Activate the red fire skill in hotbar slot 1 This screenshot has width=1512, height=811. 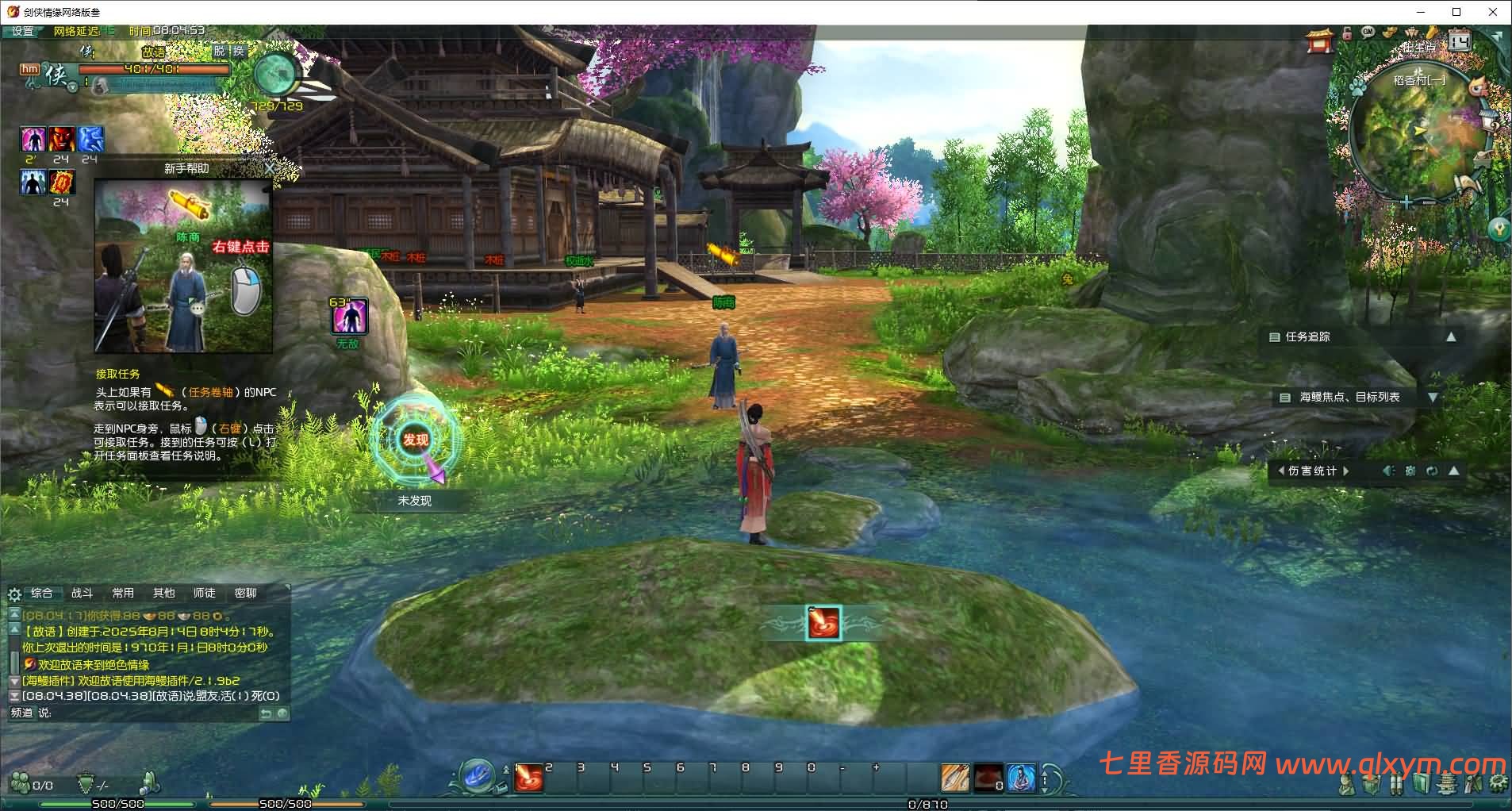tap(528, 778)
